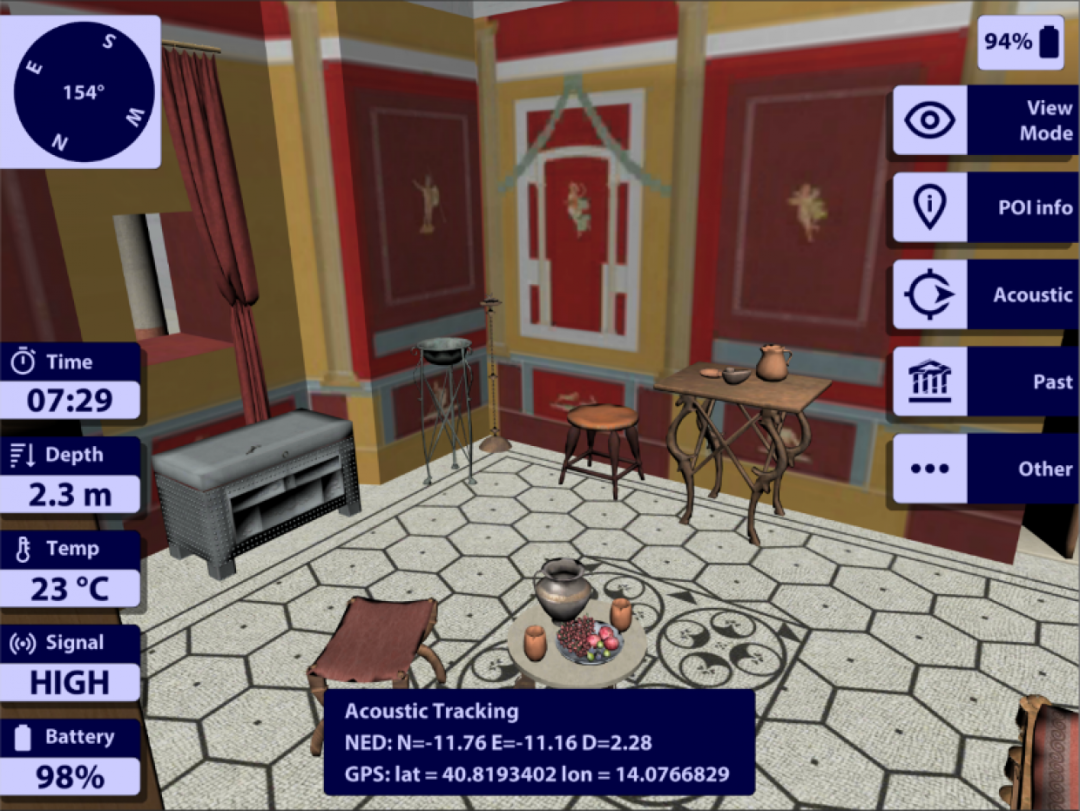Toggle the Acoustic tracking button
Viewport: 1080px width, 811px height.
(x=985, y=295)
